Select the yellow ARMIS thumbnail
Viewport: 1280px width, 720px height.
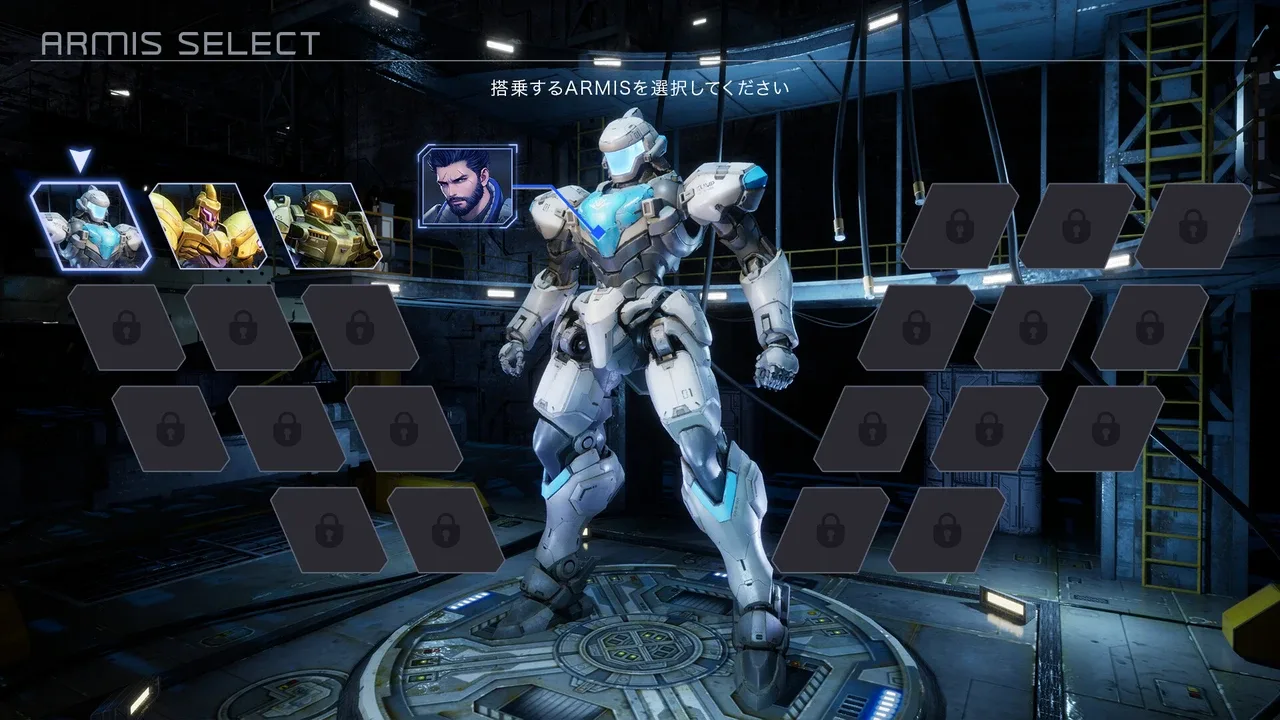coord(210,224)
